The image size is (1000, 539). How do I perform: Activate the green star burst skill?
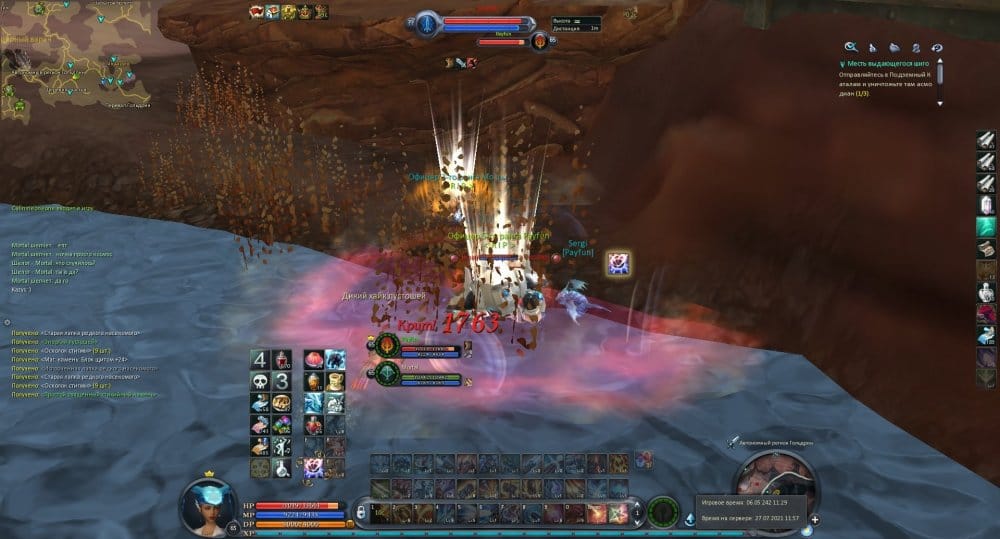[618, 514]
